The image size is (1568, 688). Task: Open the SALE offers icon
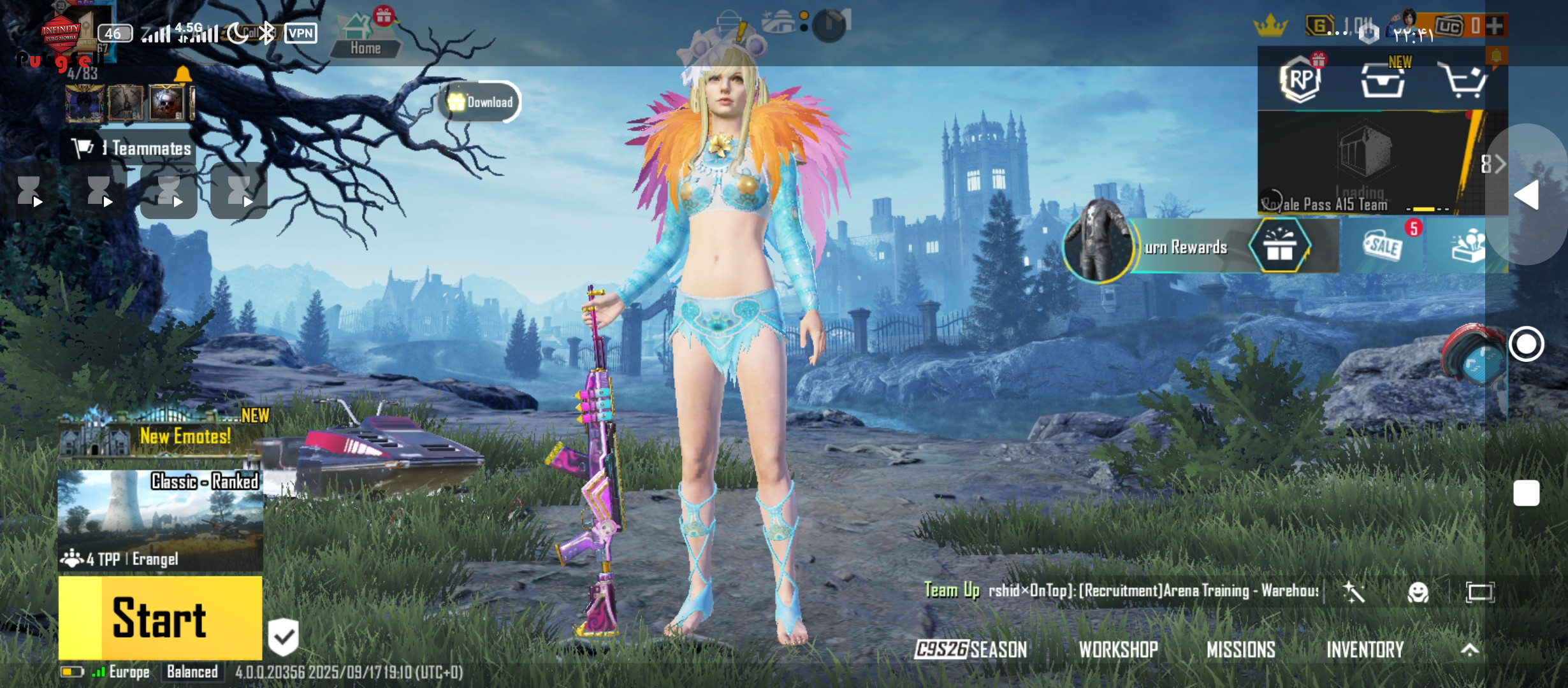pyautogui.click(x=1383, y=247)
